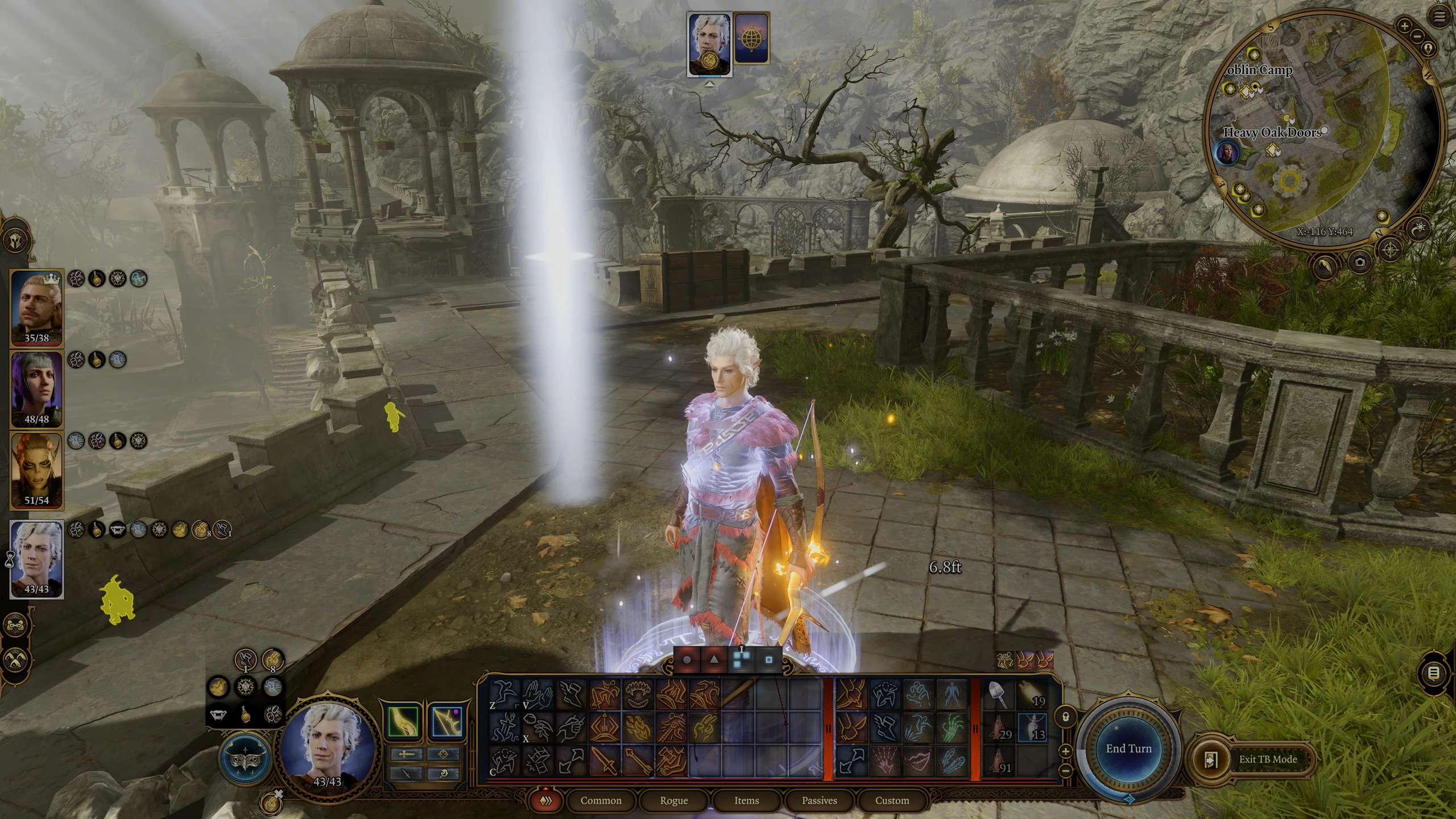
Task: Select the sword main-hand attack ability
Action: [x=604, y=760]
